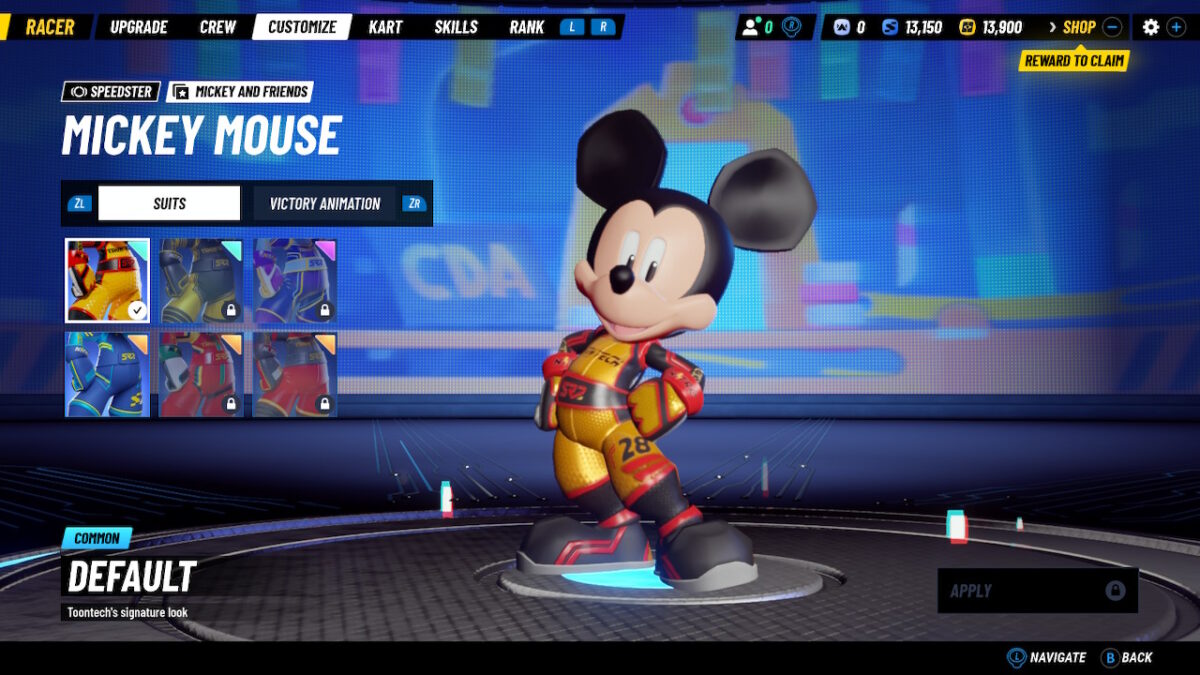This screenshot has height=675, width=1200.
Task: Open the Skills tab
Action: pos(456,27)
